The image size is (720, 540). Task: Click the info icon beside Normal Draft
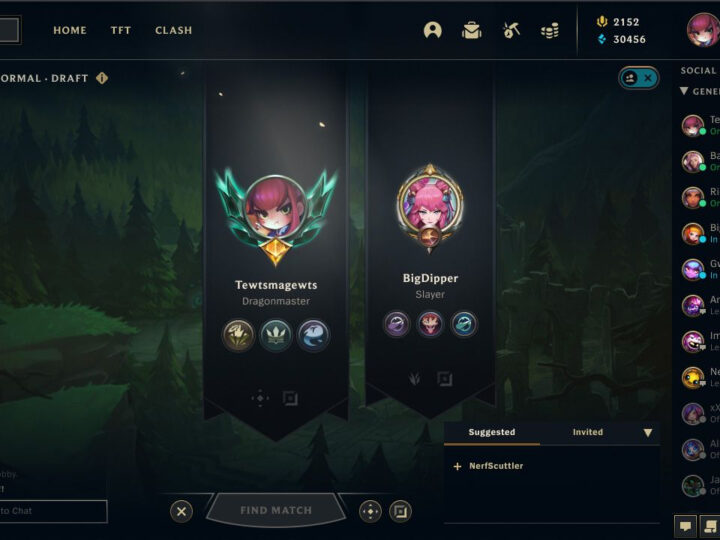(102, 78)
